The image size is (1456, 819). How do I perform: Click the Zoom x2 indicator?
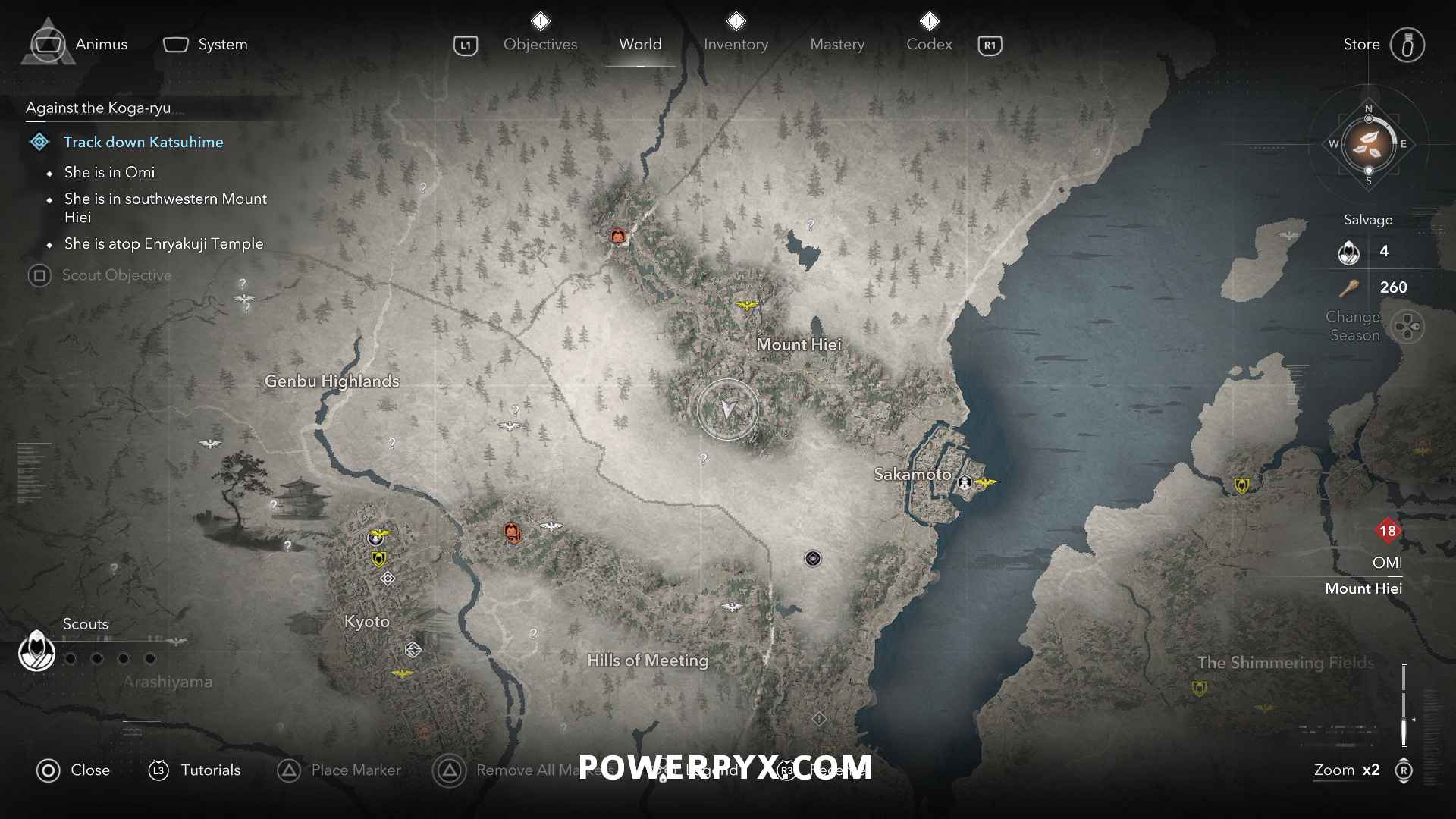tap(1347, 770)
